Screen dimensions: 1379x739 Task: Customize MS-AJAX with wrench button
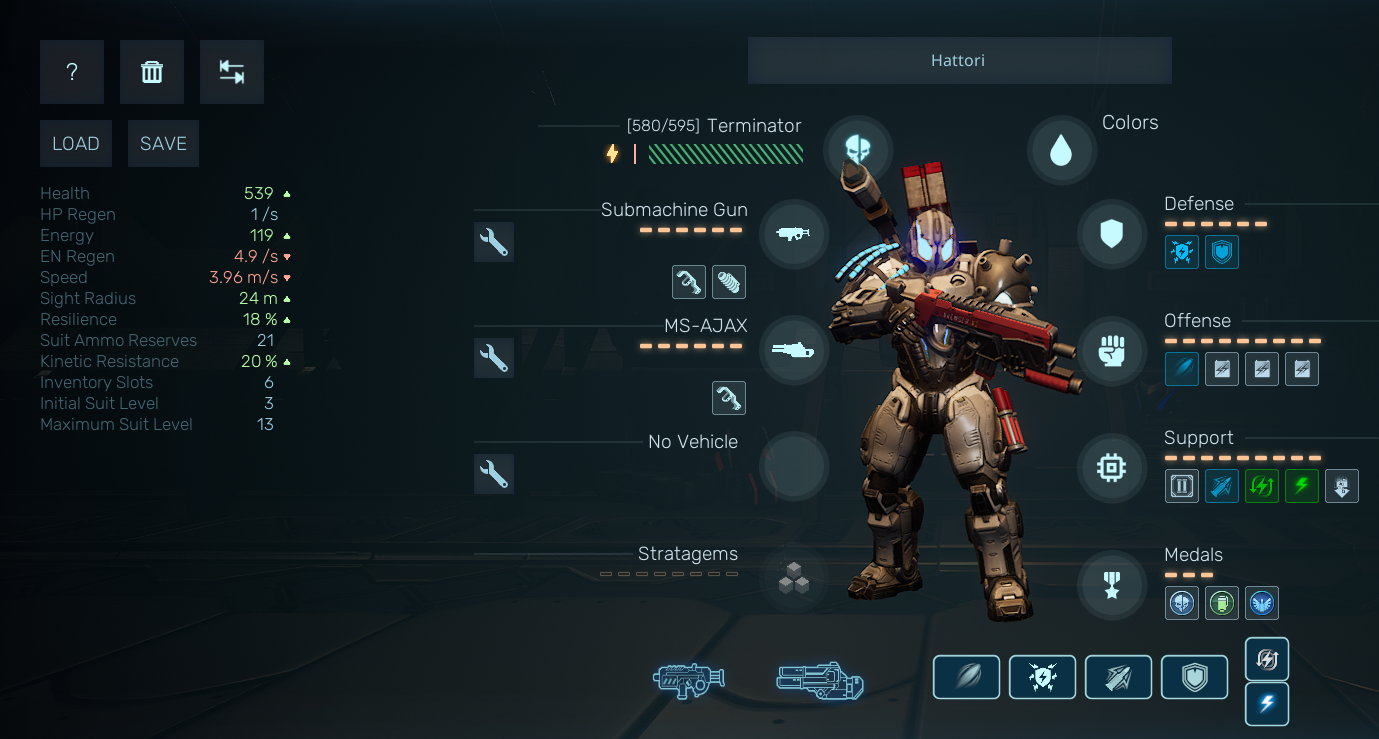pos(494,358)
